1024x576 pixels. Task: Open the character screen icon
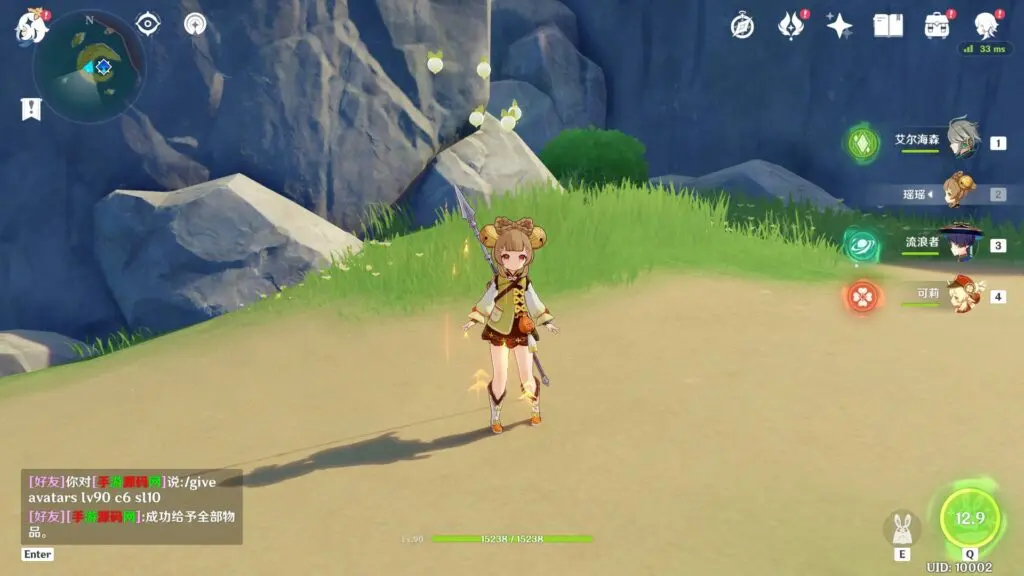[986, 26]
